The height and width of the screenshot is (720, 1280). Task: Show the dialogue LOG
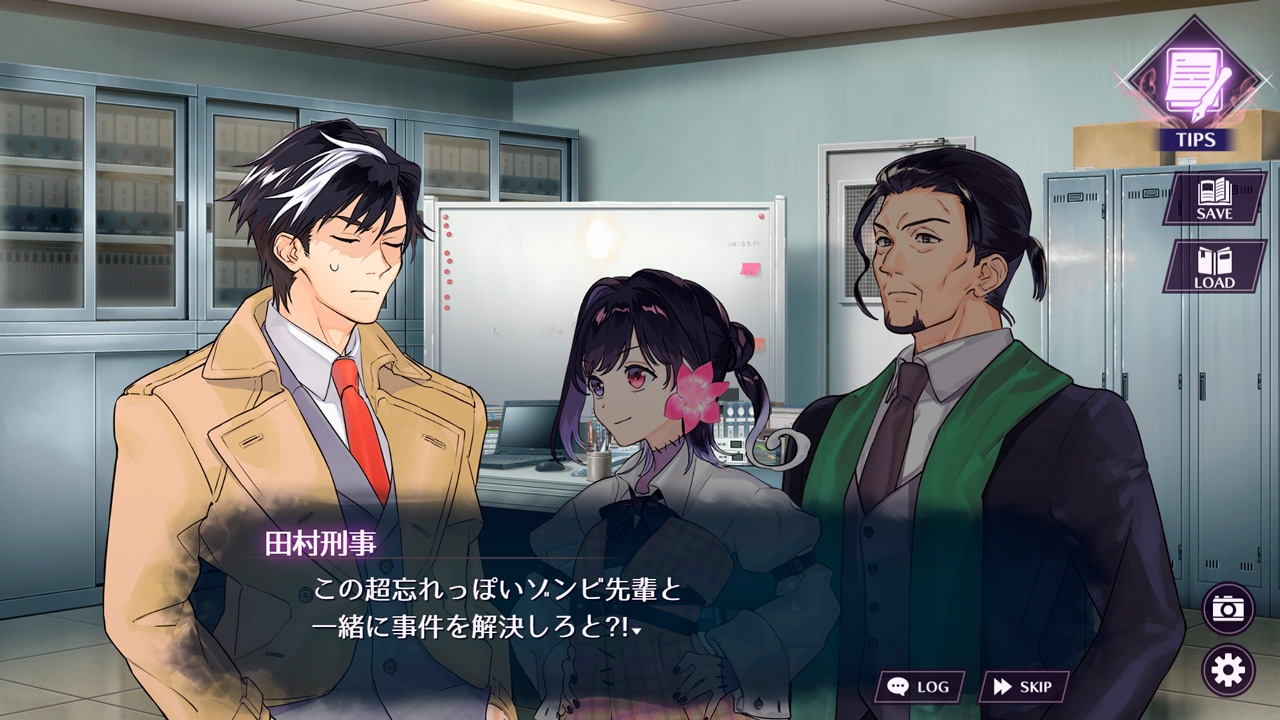tap(920, 686)
